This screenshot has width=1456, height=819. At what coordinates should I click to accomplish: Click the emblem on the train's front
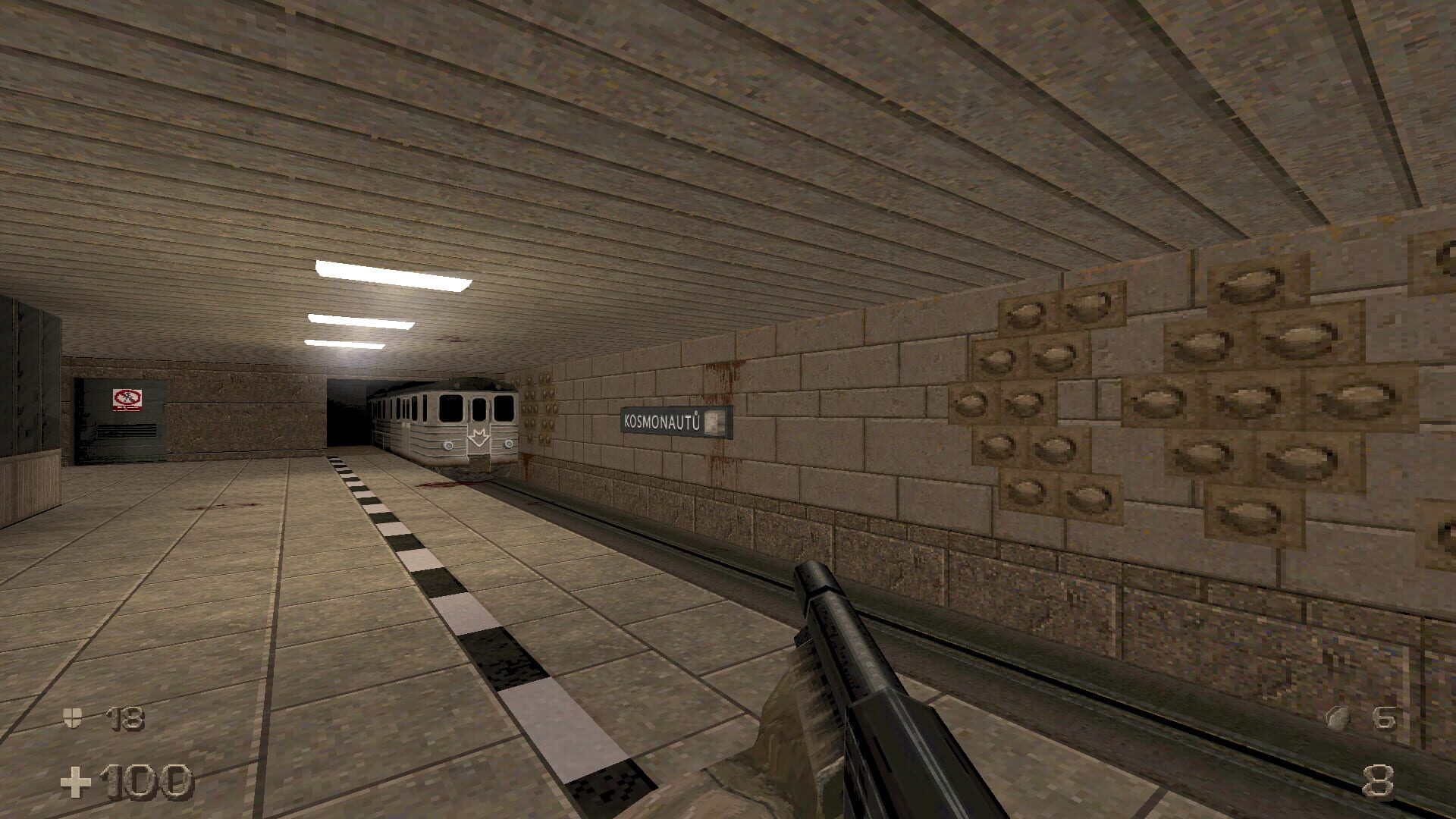point(479,438)
